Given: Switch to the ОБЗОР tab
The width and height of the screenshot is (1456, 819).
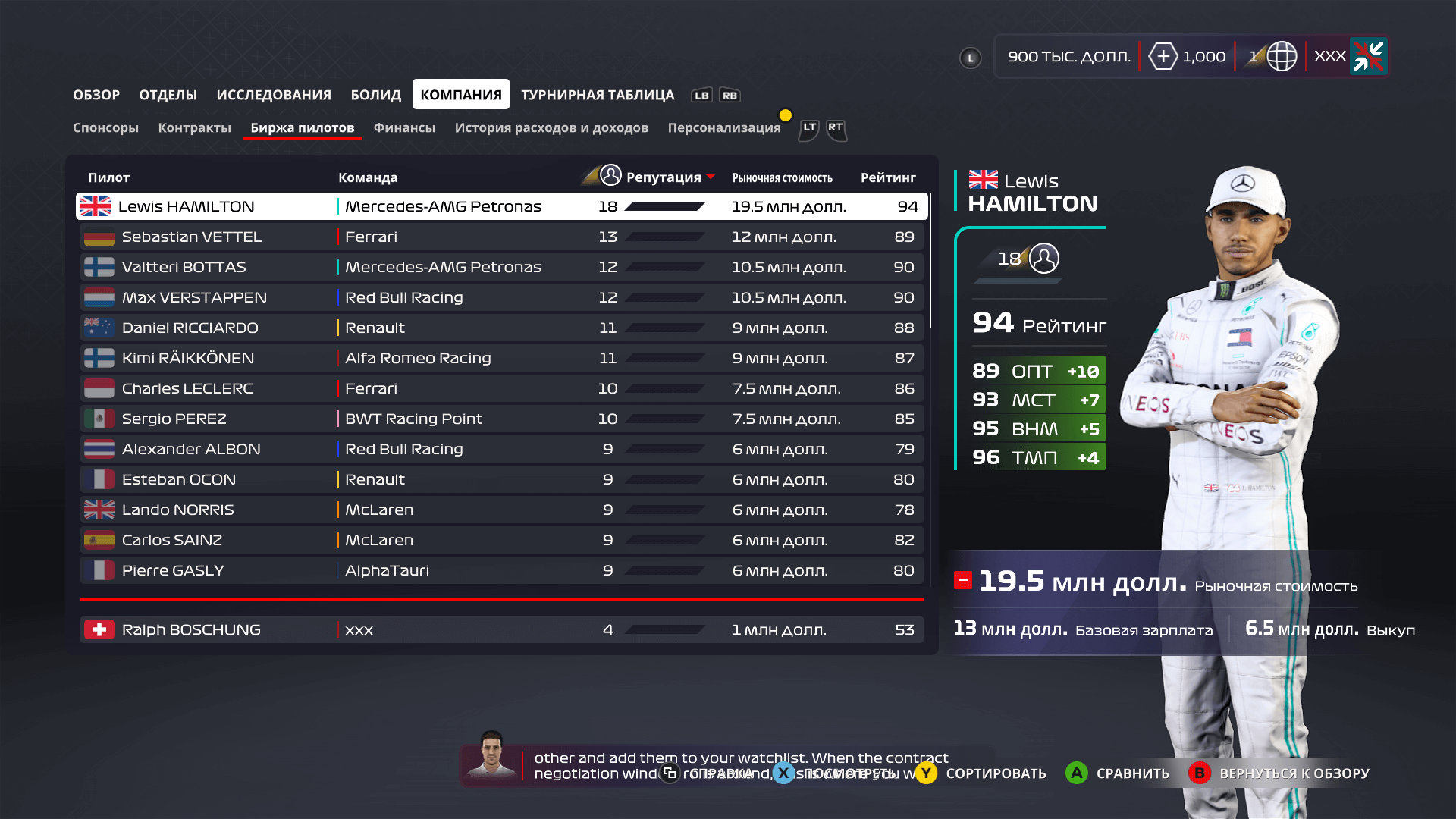Looking at the screenshot, I should [96, 95].
